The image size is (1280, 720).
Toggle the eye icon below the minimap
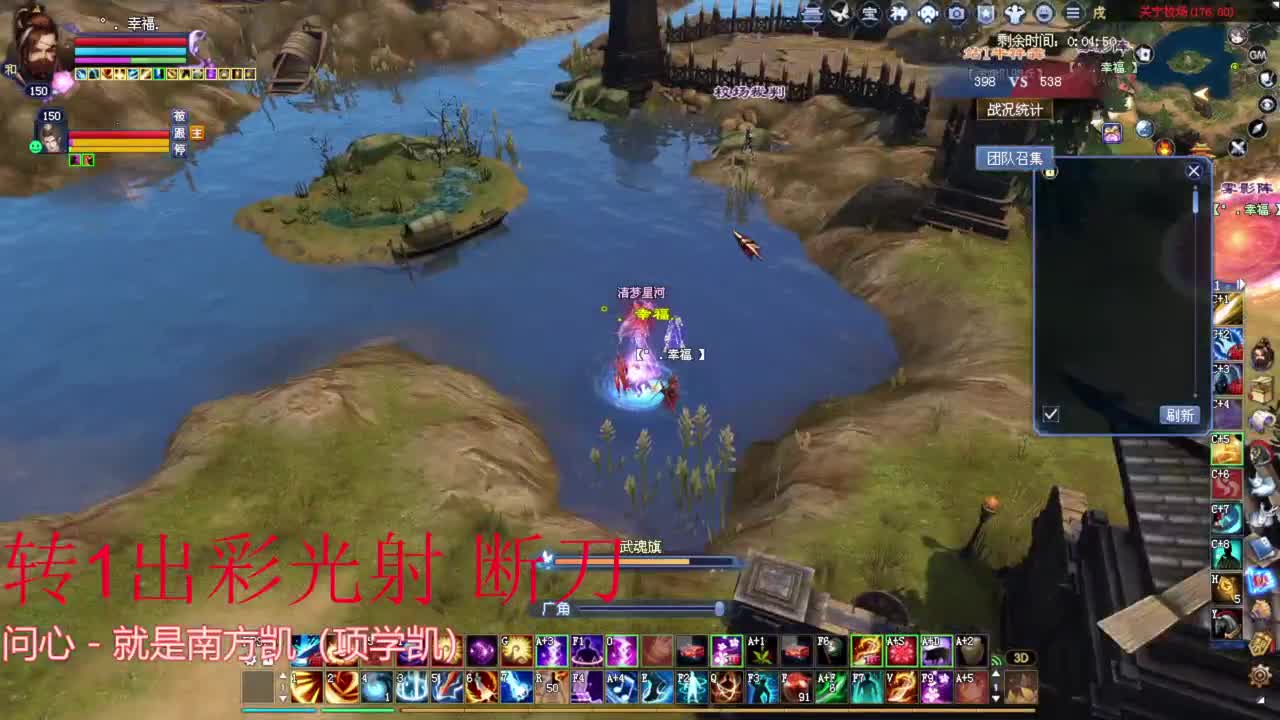click(x=1266, y=104)
